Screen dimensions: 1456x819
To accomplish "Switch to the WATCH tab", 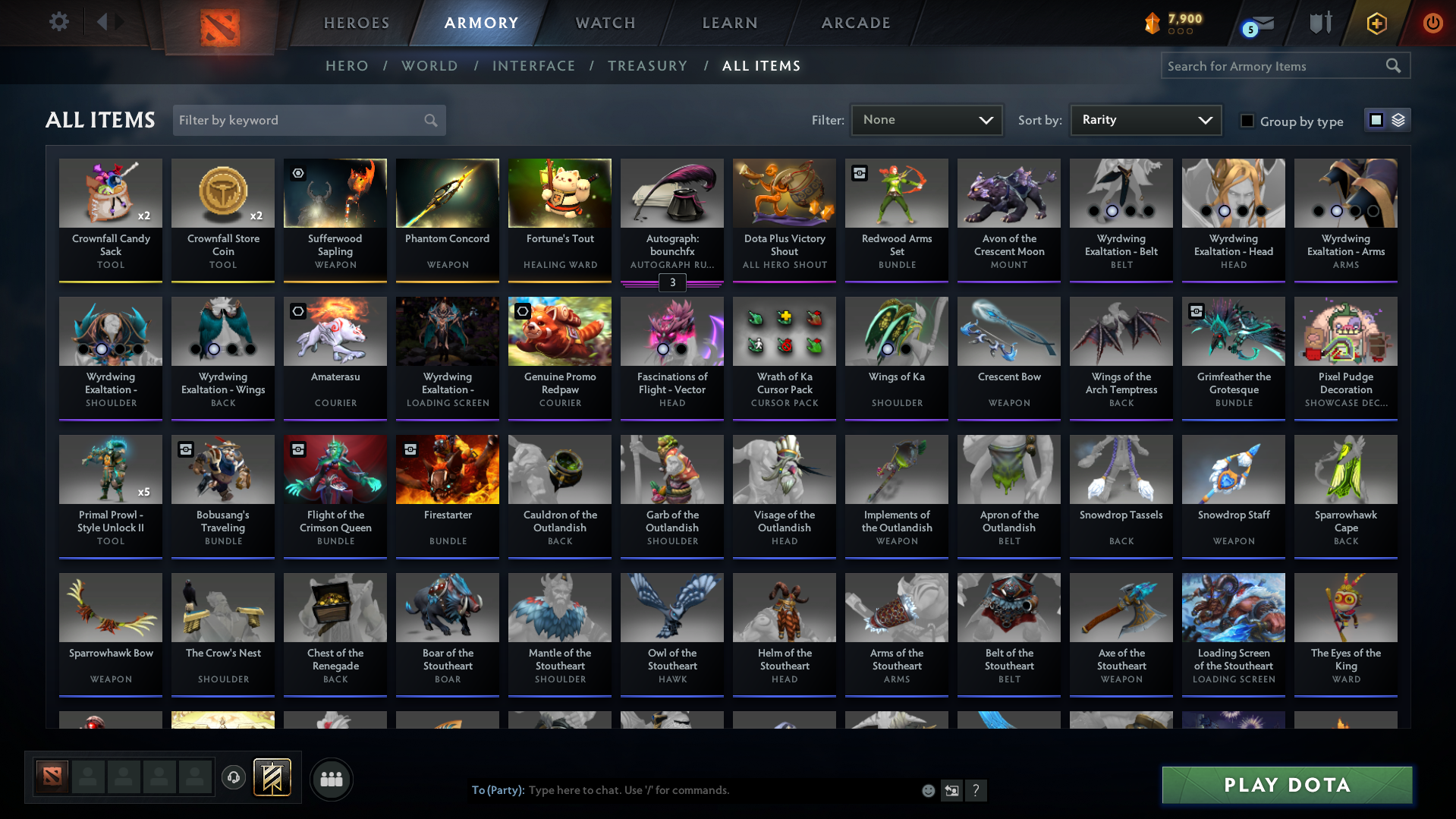I will pyautogui.click(x=605, y=23).
